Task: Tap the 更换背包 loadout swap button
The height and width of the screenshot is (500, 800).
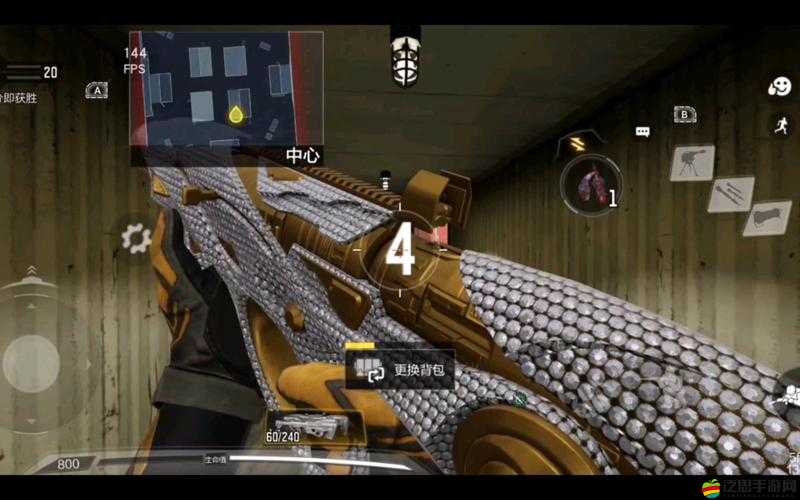Action: point(400,370)
